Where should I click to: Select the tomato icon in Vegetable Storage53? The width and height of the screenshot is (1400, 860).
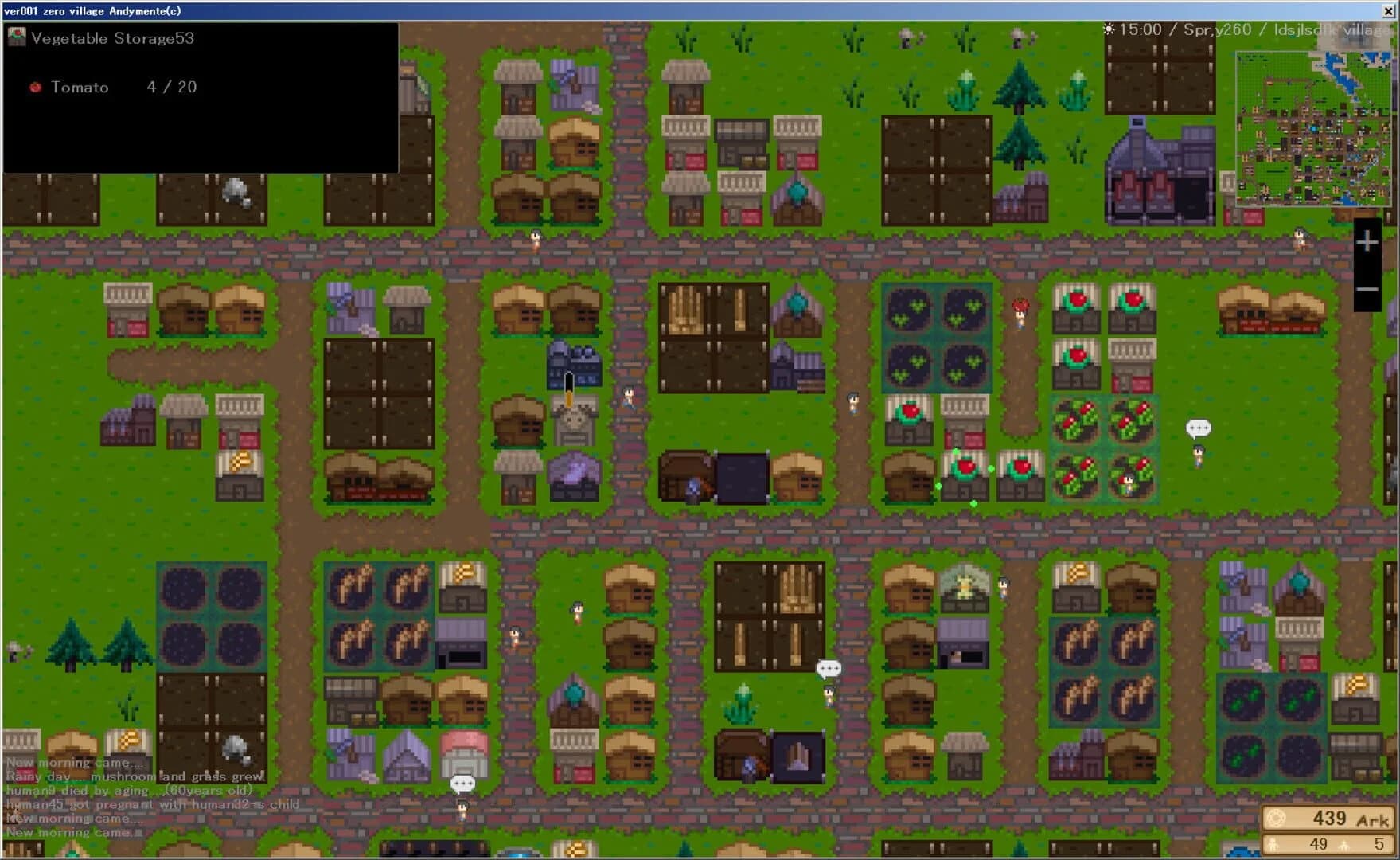pos(34,87)
